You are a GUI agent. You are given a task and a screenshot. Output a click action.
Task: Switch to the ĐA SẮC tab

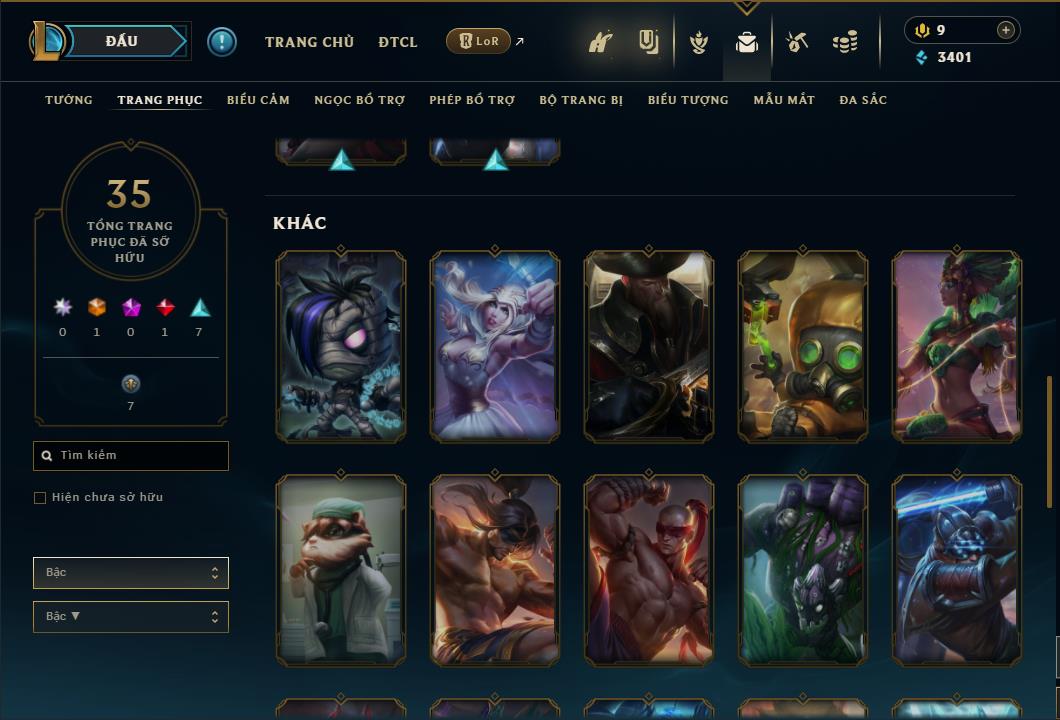(x=863, y=100)
